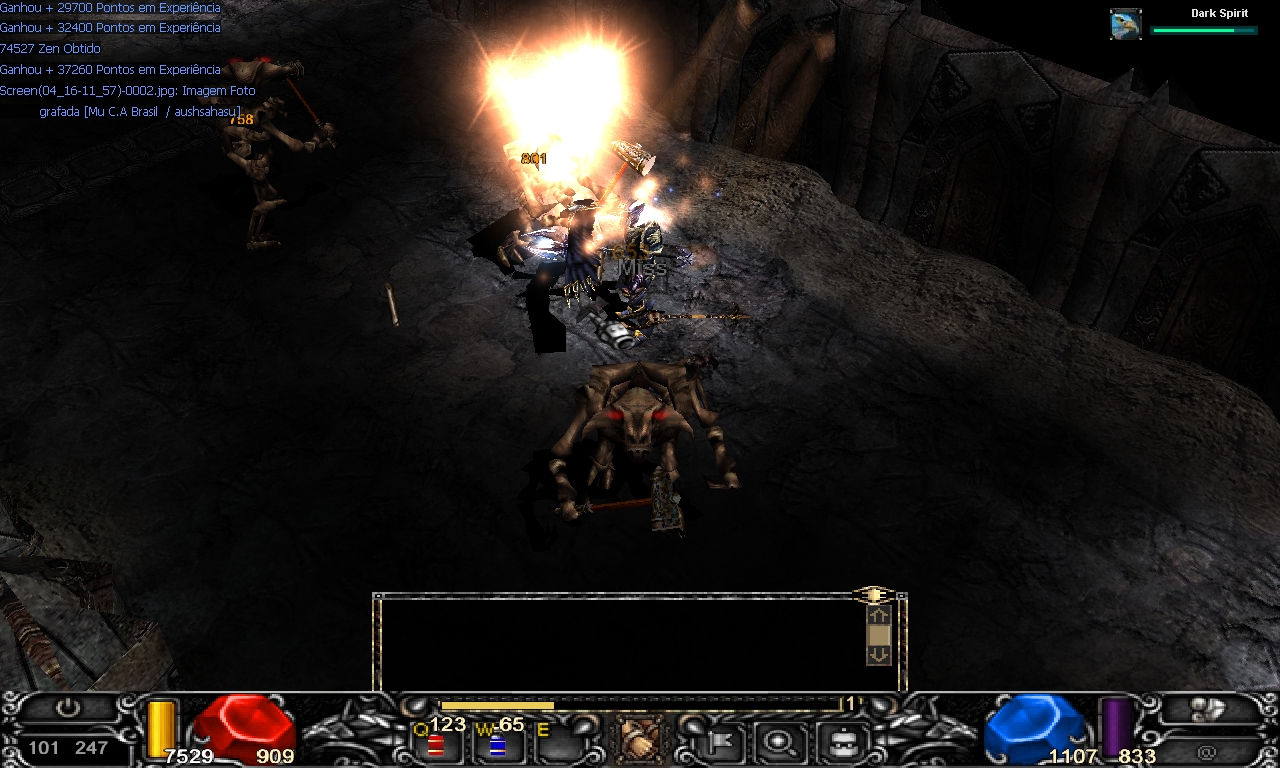The height and width of the screenshot is (768, 1280).
Task: Click the power menu button
Action: pyautogui.click(x=67, y=708)
